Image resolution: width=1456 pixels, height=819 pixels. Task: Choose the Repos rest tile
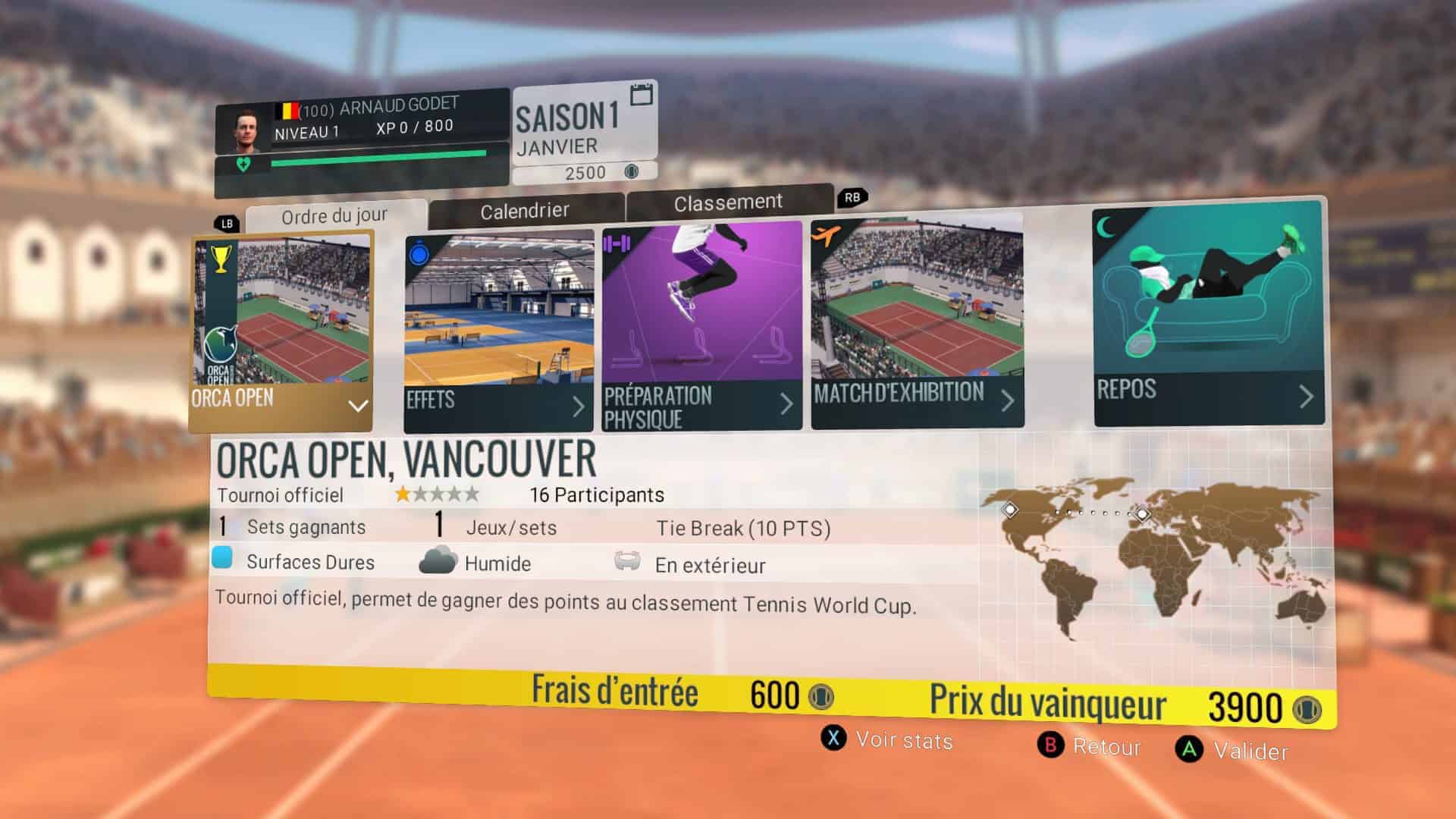1208,314
